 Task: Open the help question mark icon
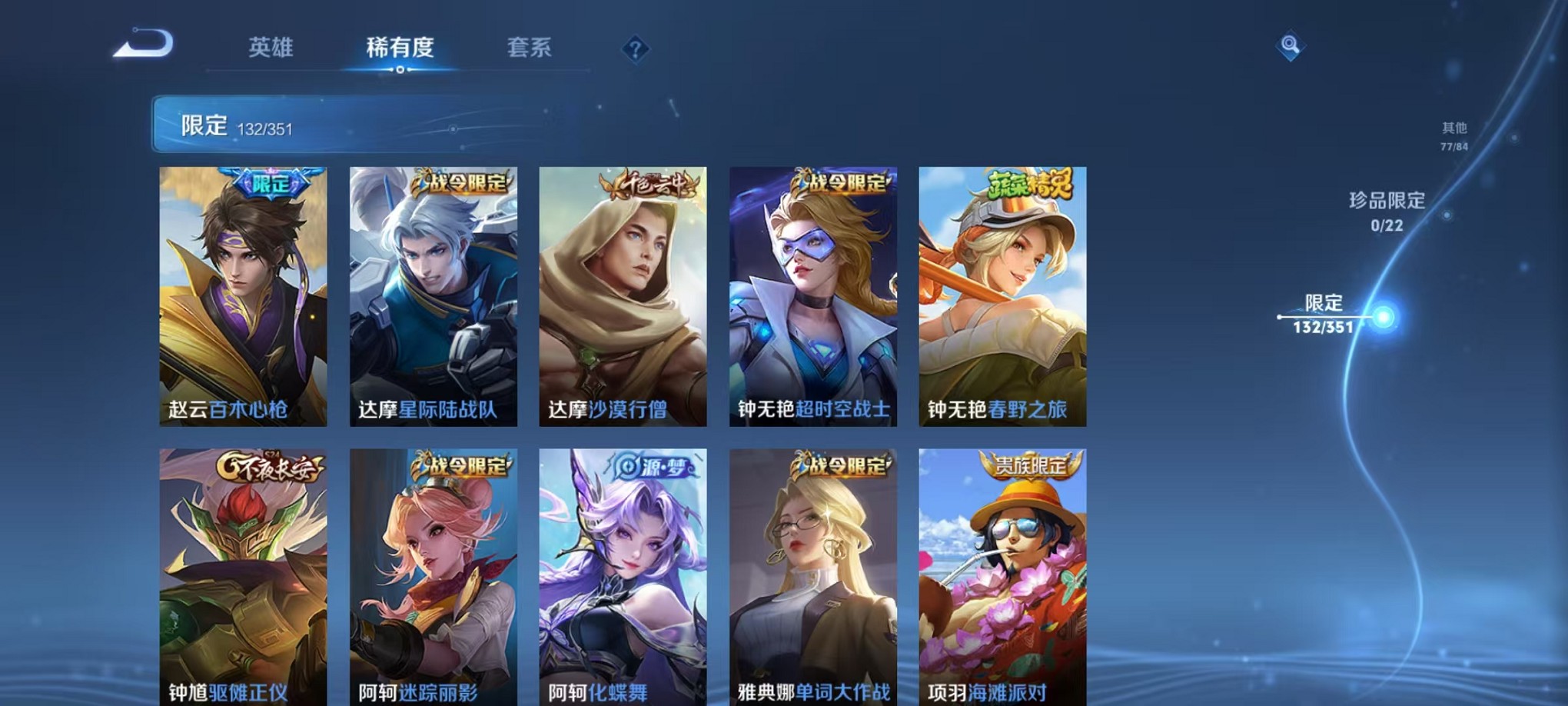pyautogui.click(x=634, y=50)
